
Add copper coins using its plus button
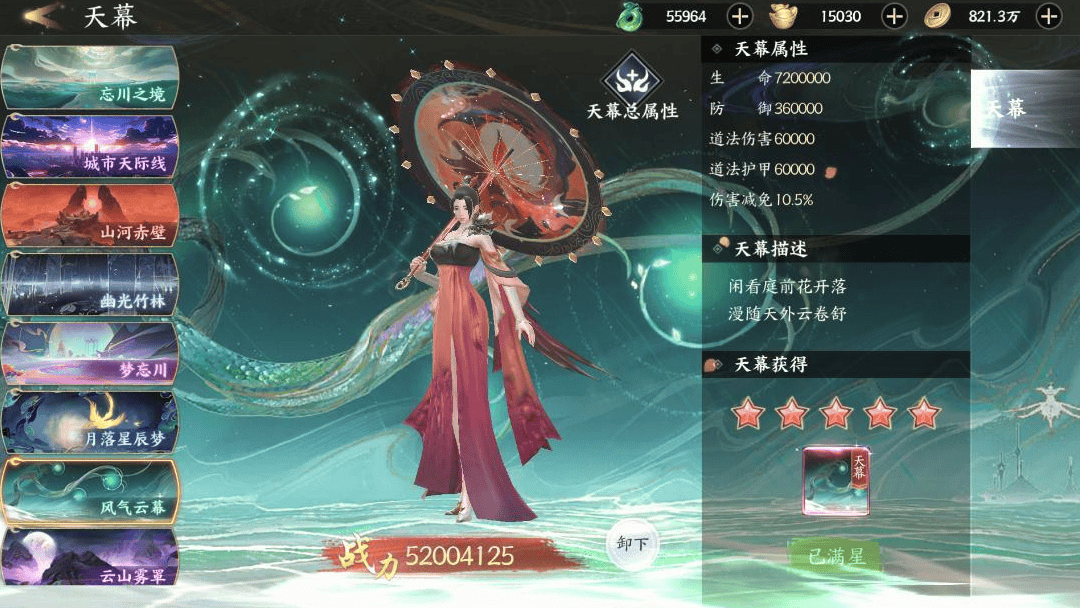click(x=1048, y=16)
